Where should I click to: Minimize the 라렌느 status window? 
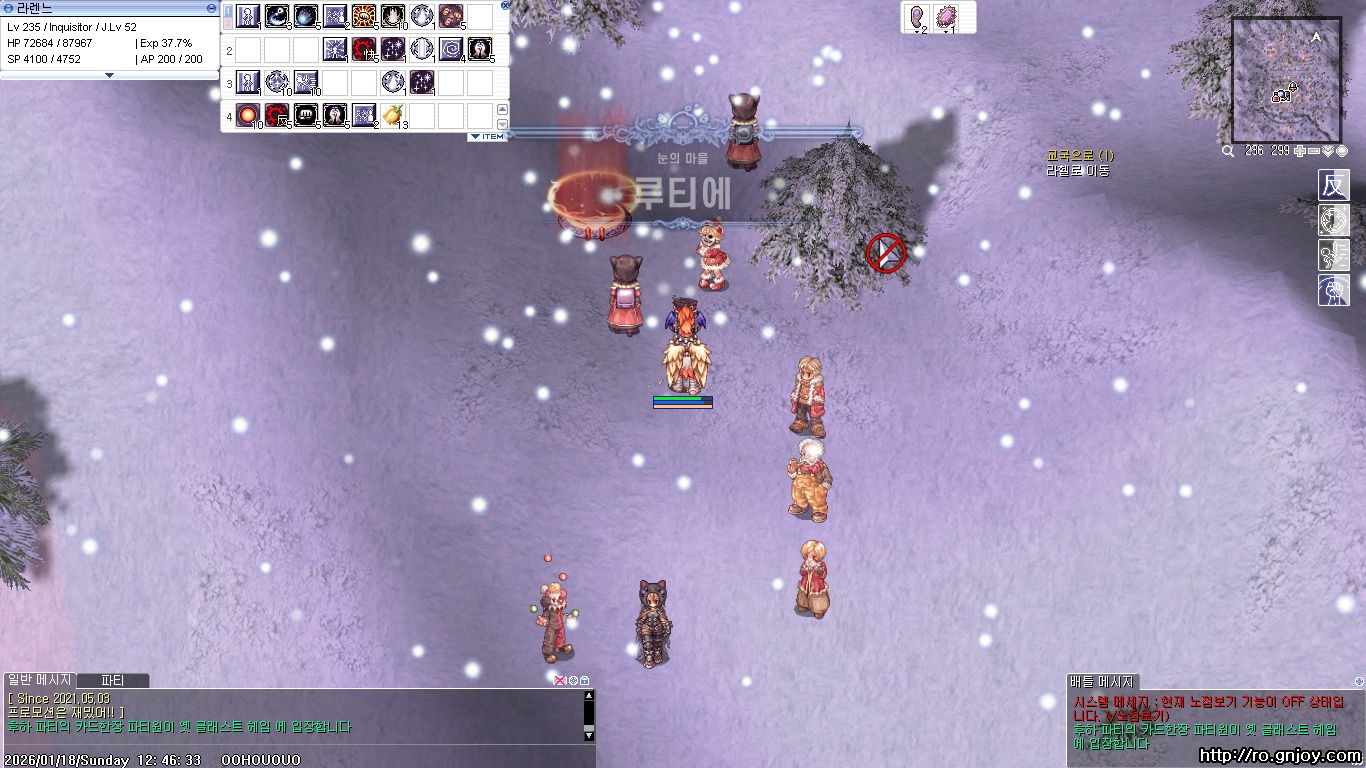211,7
